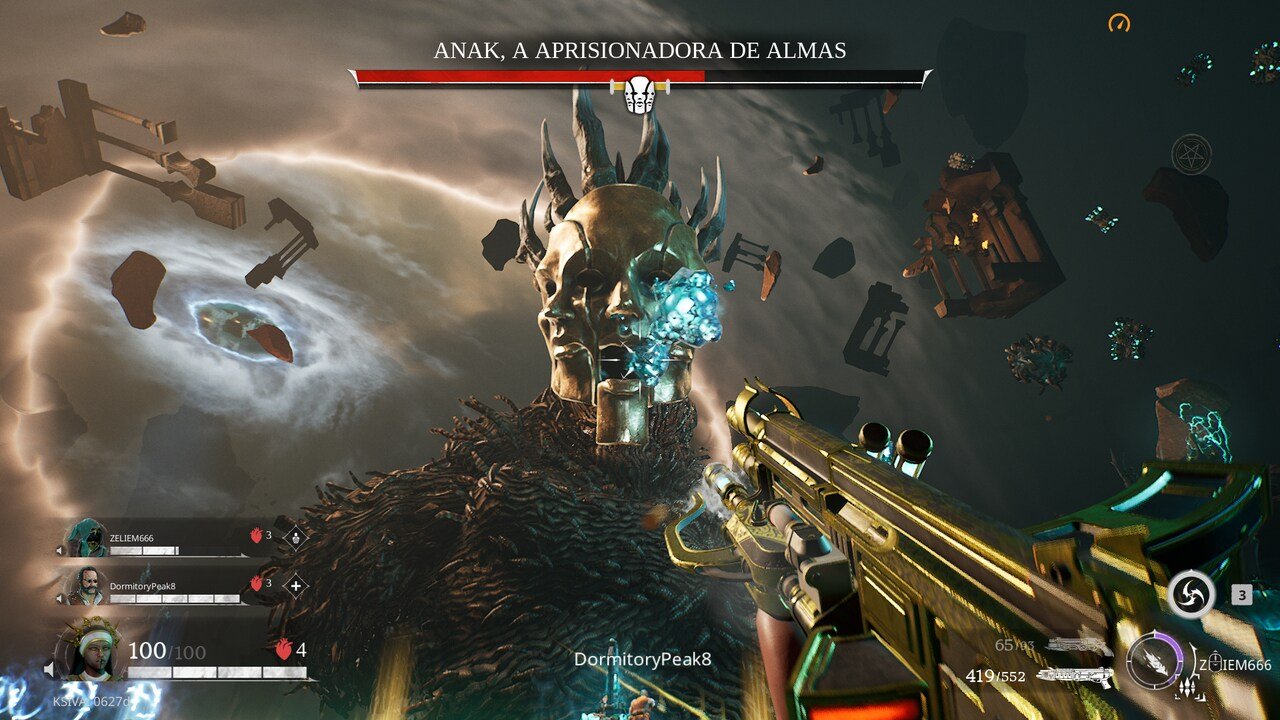The image size is (1280, 720).
Task: Click the plus-sign healer archetype icon beside DormitoryPeak8
Action: [295, 585]
